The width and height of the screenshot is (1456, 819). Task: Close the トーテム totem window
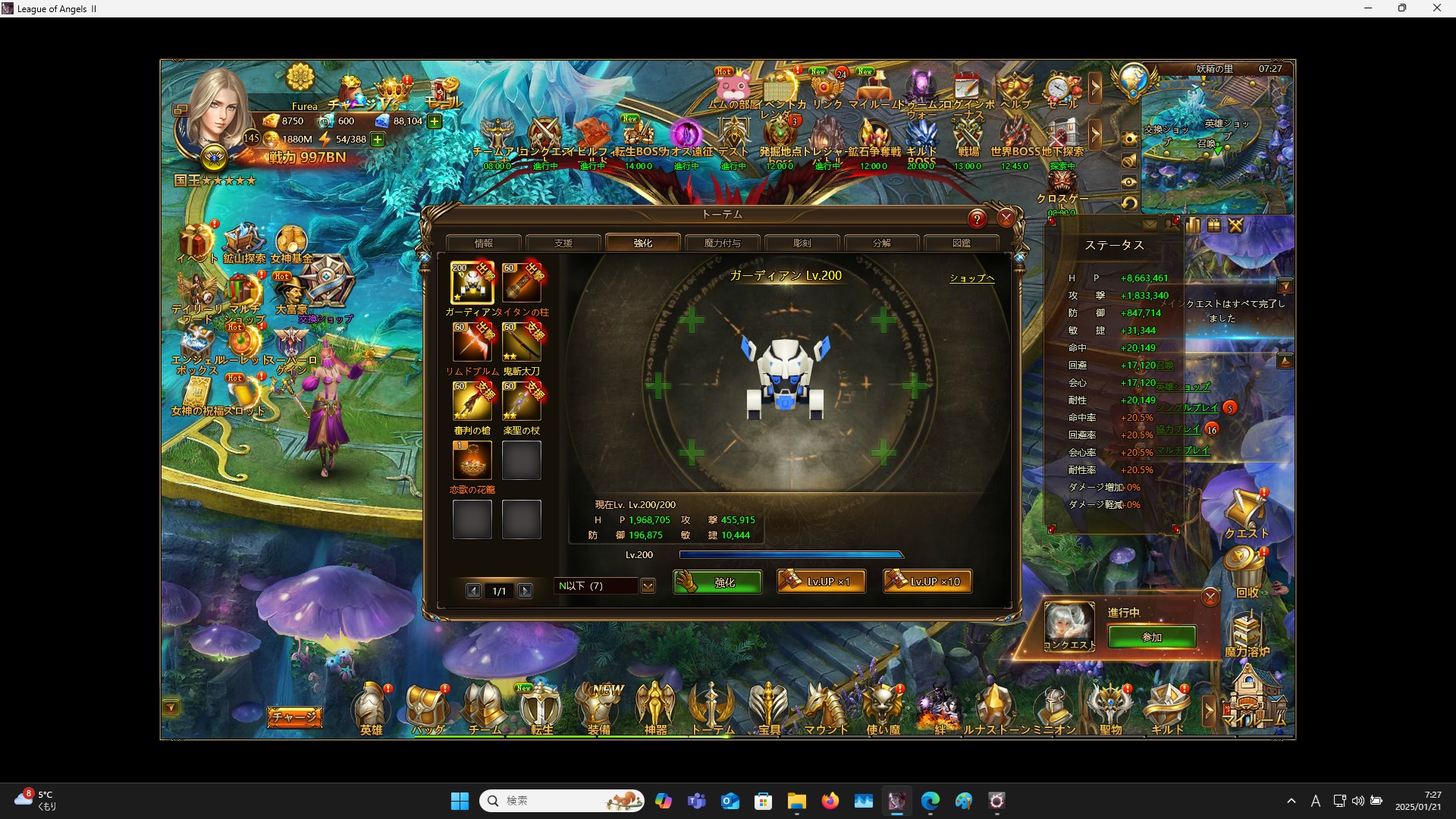point(1006,218)
